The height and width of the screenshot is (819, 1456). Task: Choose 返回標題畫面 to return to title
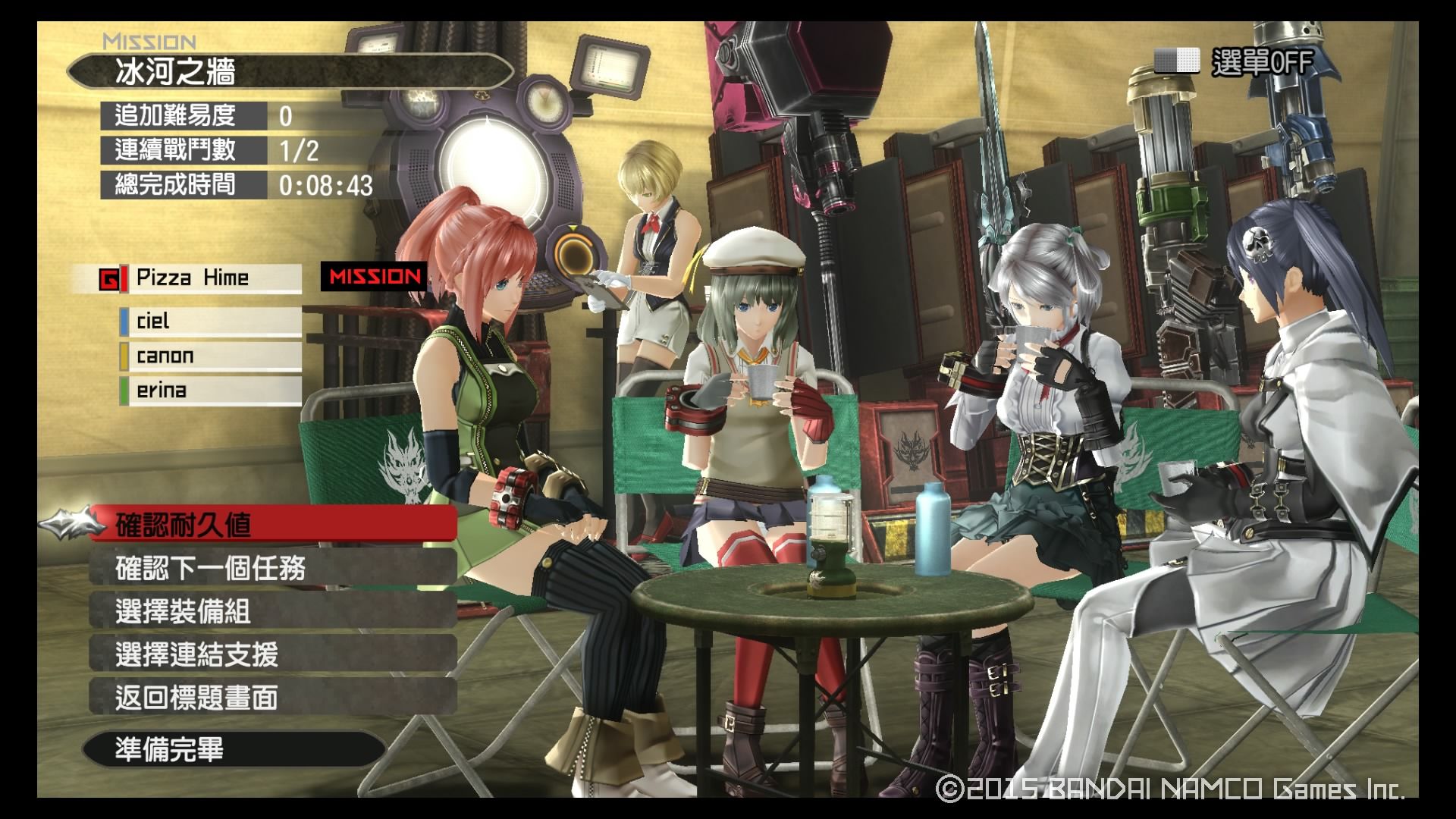click(x=273, y=698)
